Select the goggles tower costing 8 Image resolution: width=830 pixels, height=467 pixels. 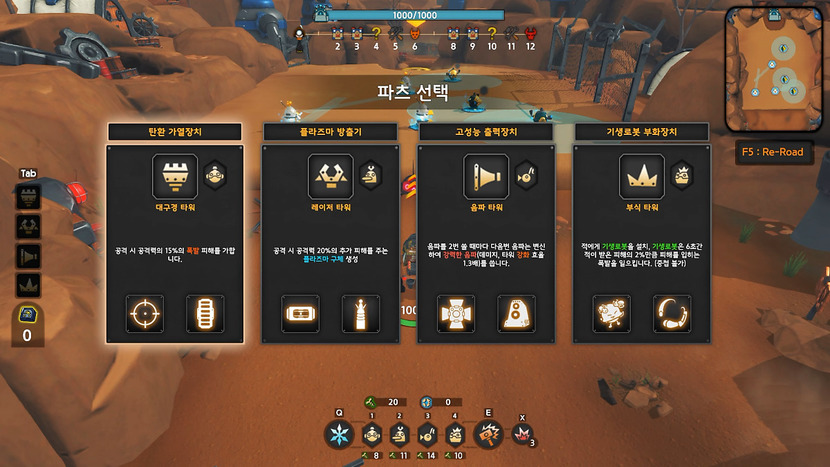point(371,434)
